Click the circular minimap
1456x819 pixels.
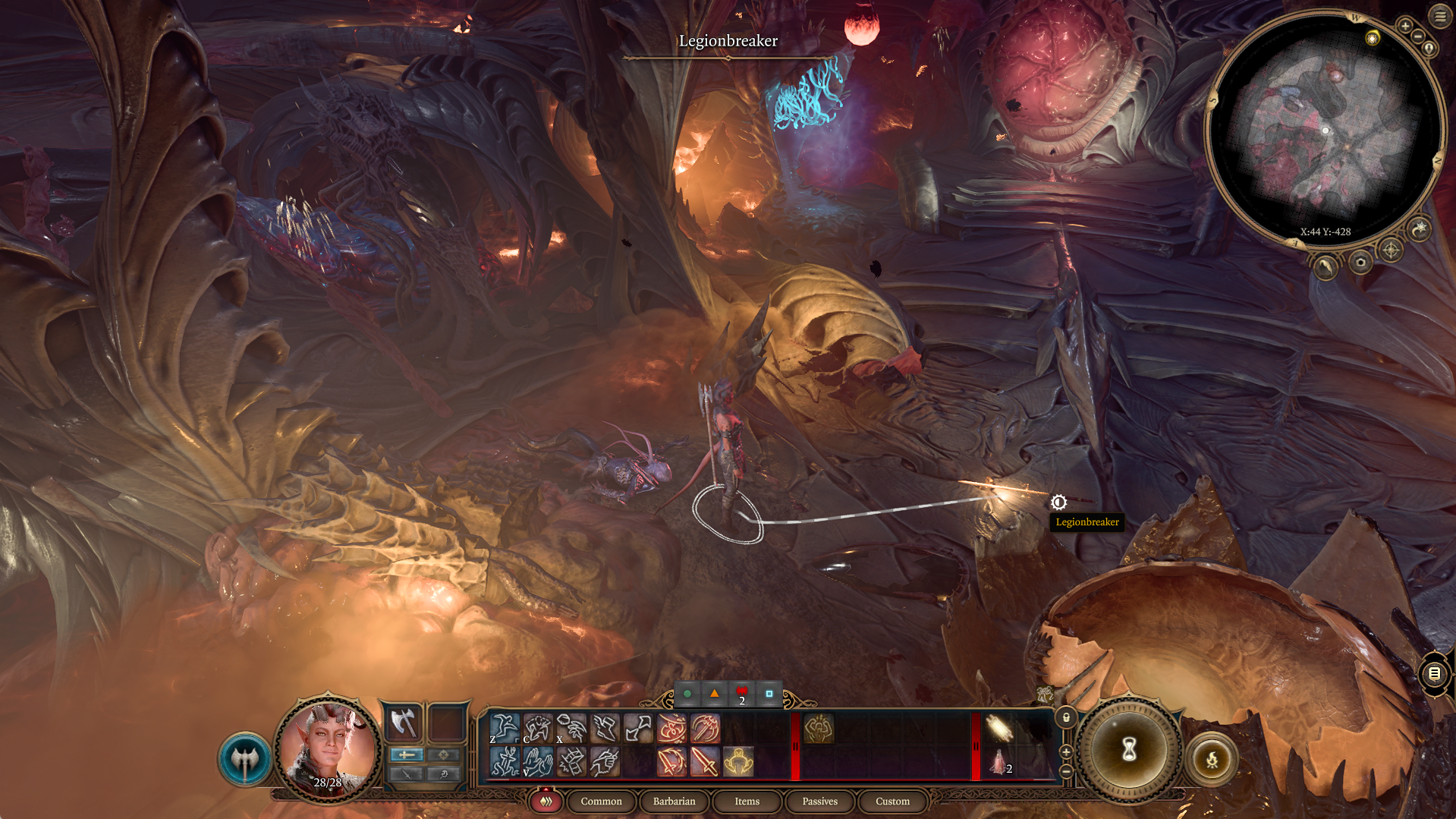tap(1325, 129)
